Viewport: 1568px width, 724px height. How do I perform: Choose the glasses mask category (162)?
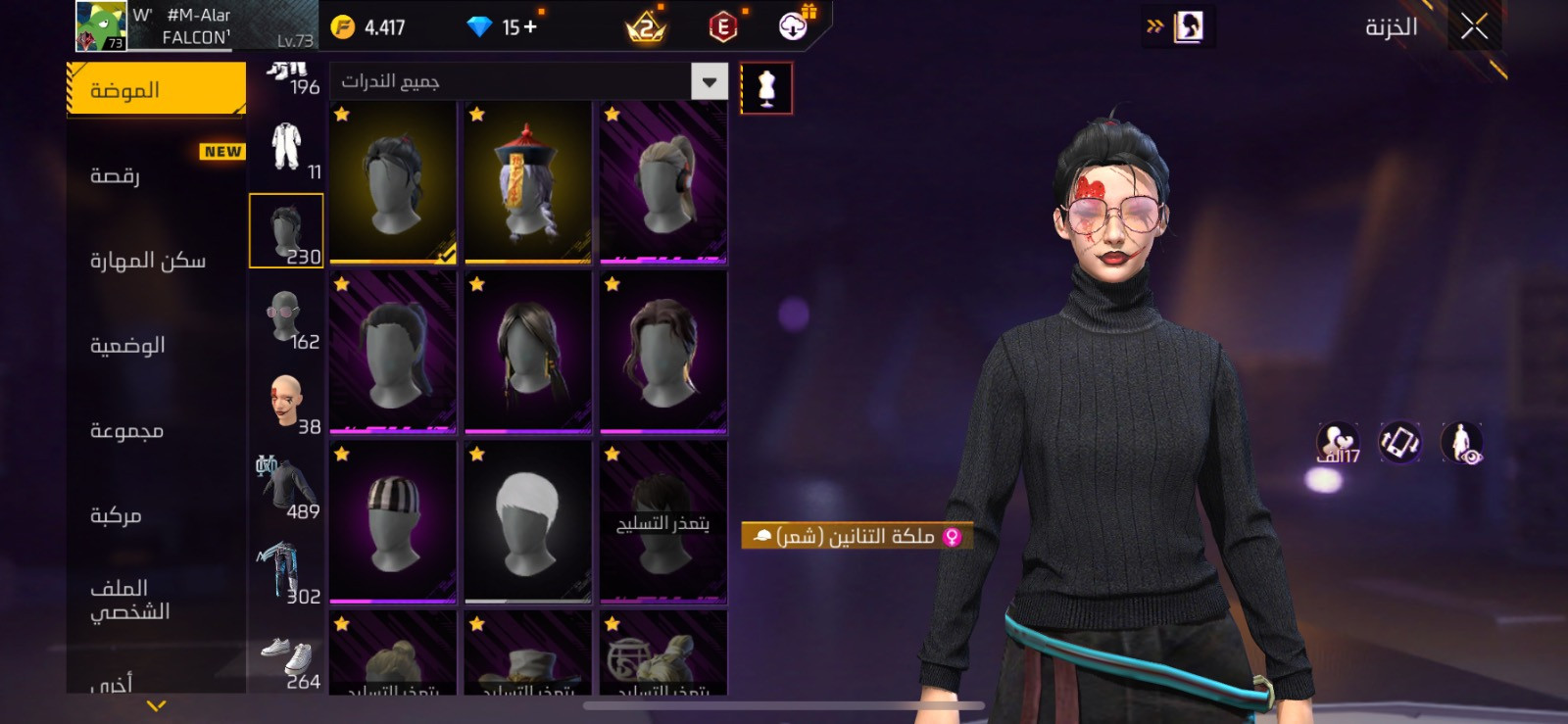click(x=286, y=319)
